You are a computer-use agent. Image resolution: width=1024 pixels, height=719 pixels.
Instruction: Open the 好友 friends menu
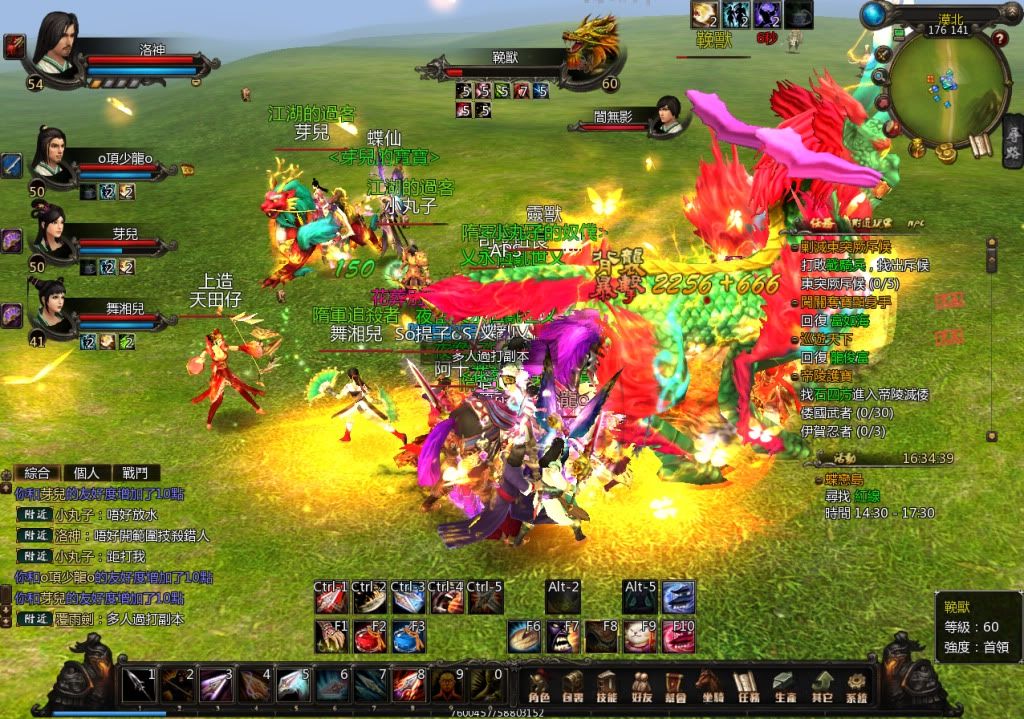click(x=641, y=685)
